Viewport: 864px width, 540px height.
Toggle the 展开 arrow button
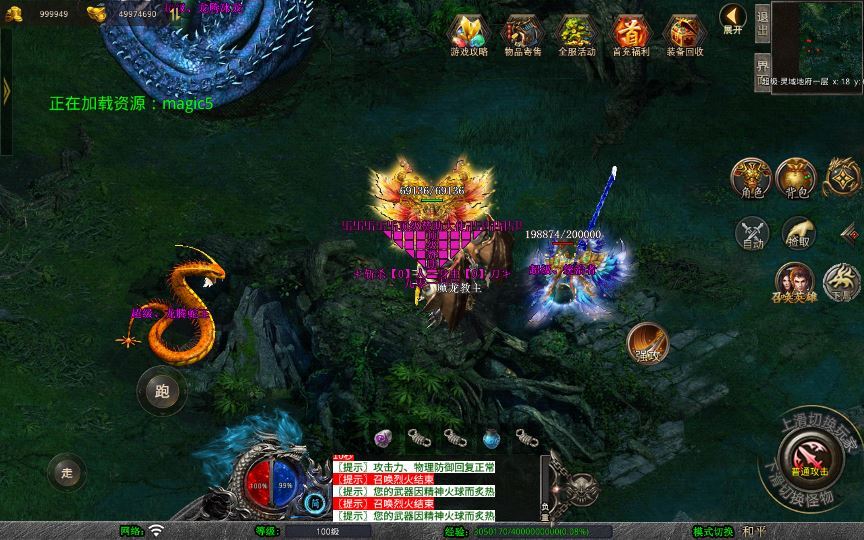click(x=733, y=18)
